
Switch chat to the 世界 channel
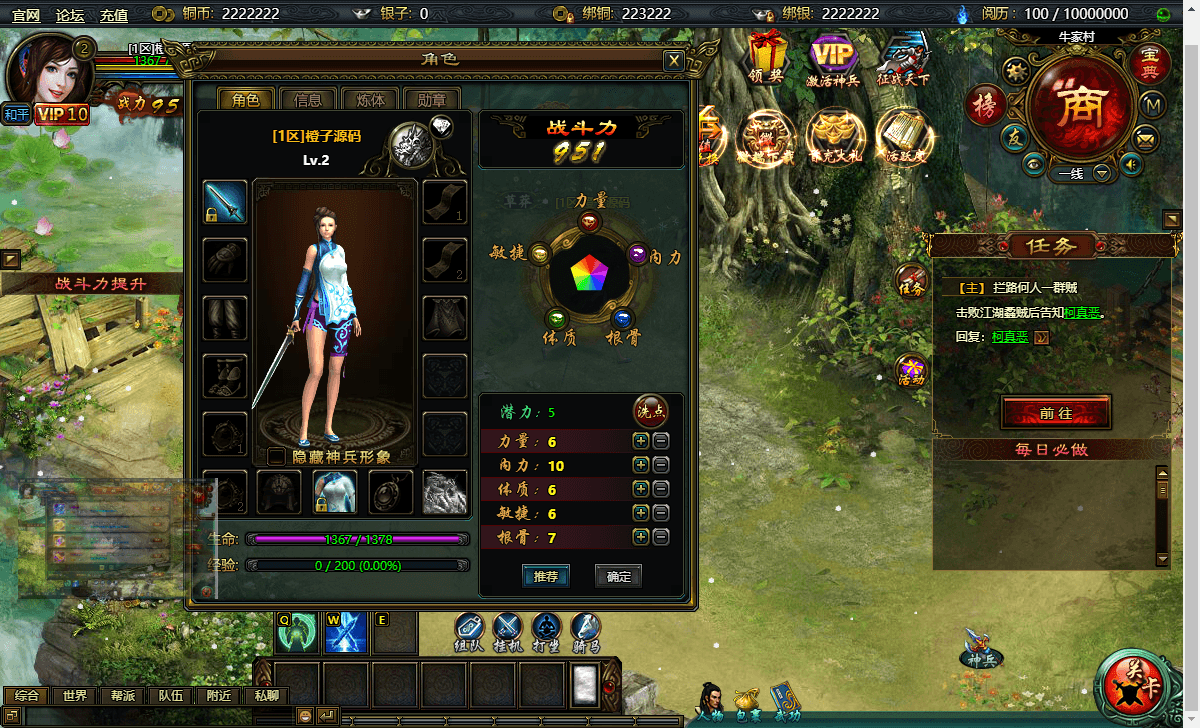coord(75,696)
